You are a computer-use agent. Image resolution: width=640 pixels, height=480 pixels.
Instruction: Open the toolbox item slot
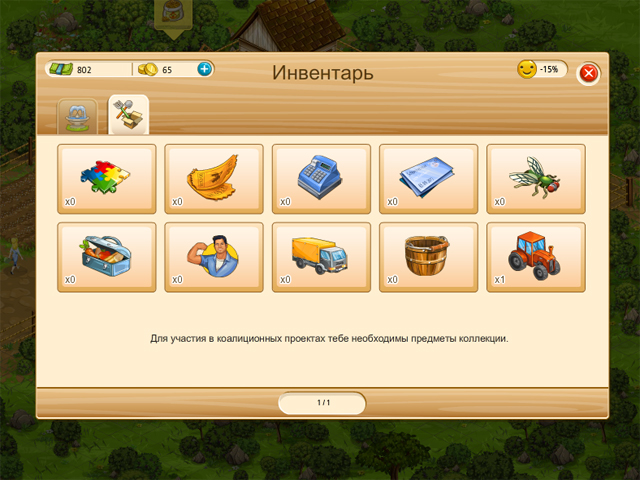[x=107, y=256]
